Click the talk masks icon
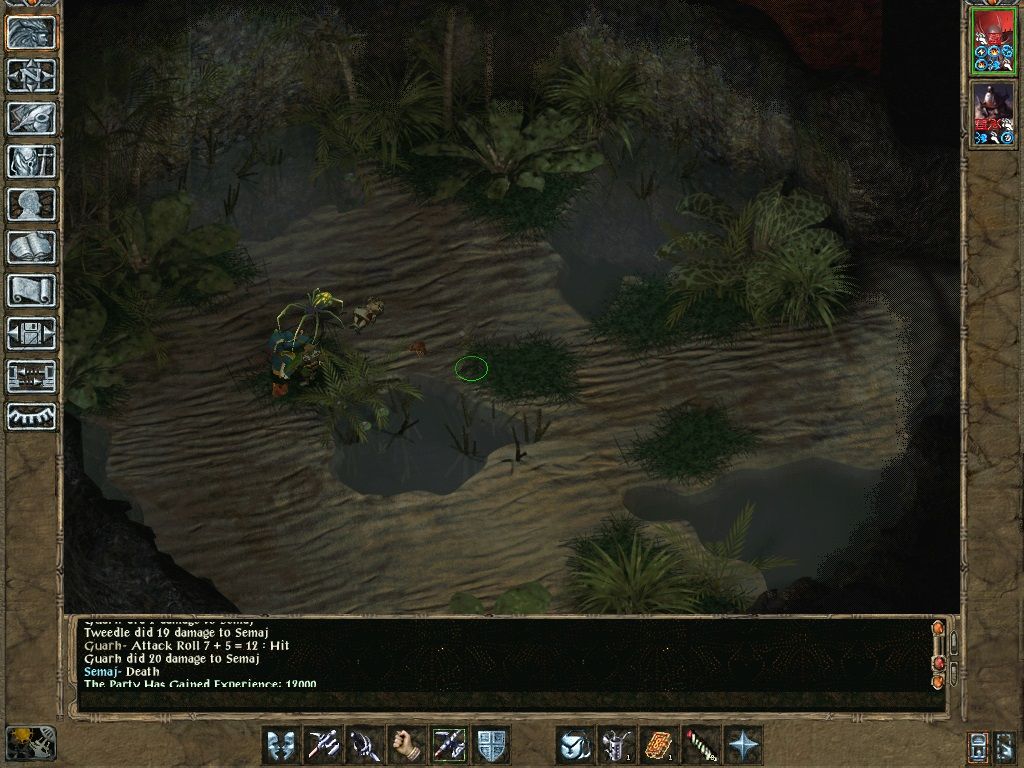The image size is (1024, 768). (x=281, y=745)
